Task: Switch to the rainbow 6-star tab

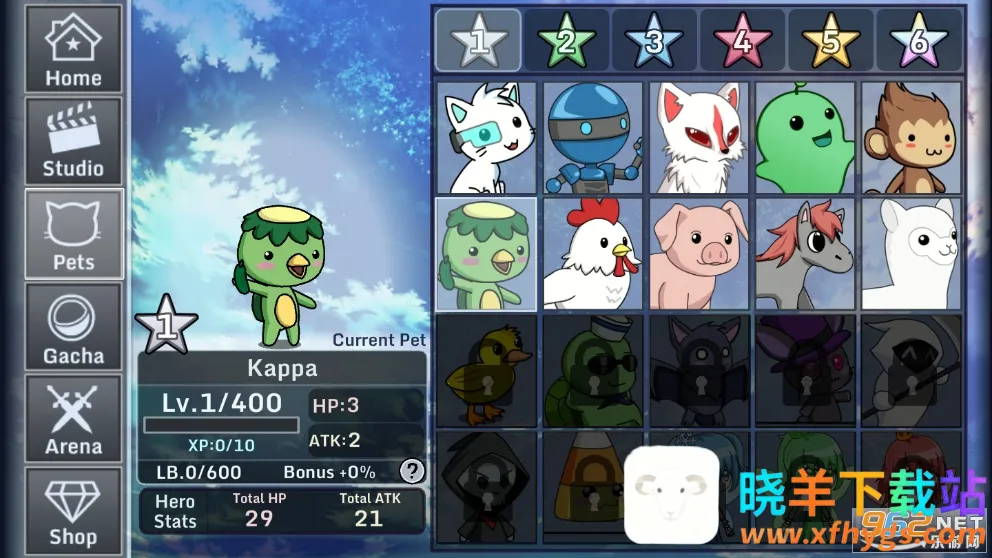Action: point(918,41)
